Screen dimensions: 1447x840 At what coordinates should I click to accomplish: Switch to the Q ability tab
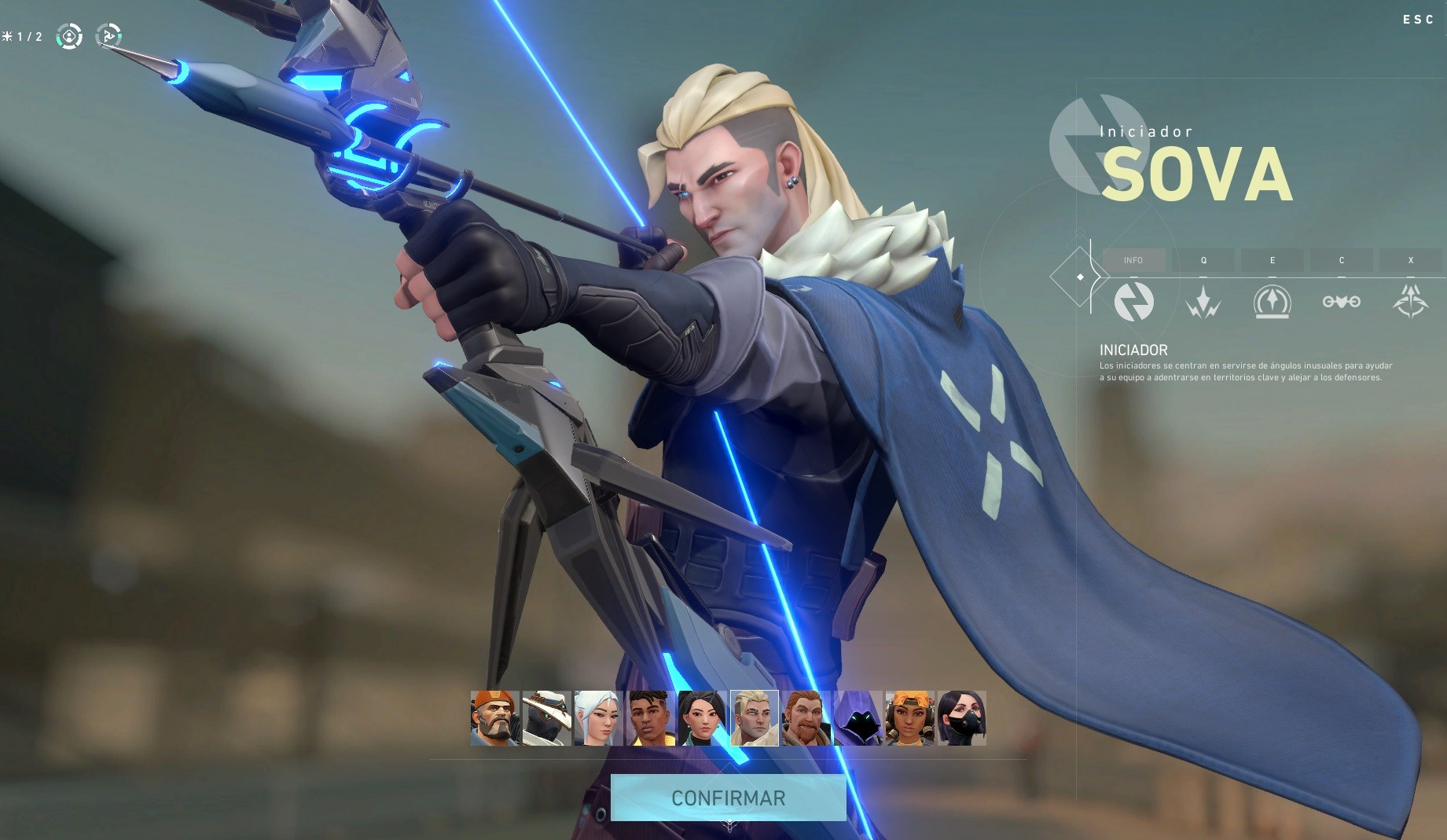pyautogui.click(x=1203, y=260)
